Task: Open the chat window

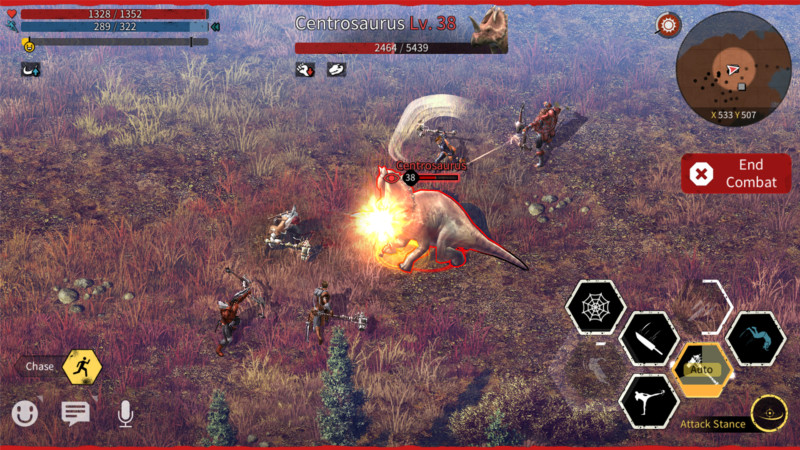Action: 75,412
